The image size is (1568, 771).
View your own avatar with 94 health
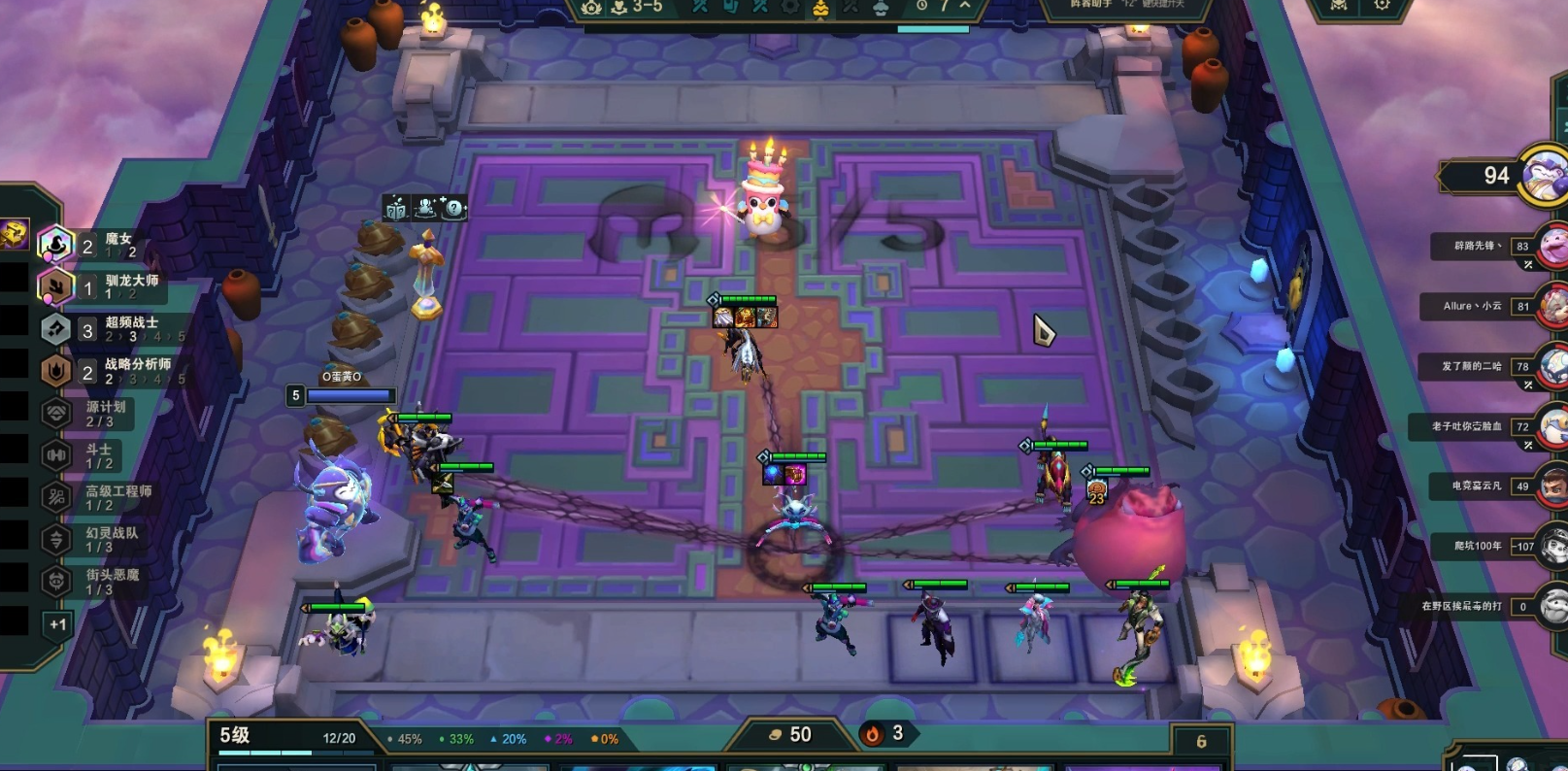click(1544, 177)
